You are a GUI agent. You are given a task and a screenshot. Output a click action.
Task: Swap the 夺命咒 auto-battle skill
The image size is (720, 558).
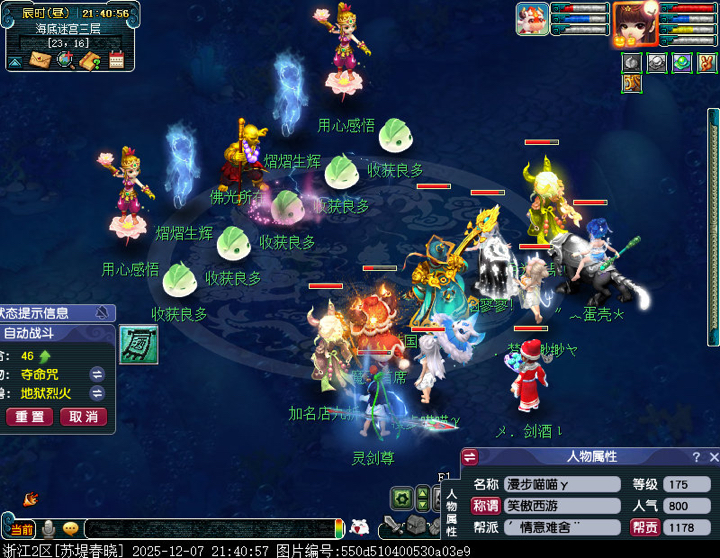[97, 374]
